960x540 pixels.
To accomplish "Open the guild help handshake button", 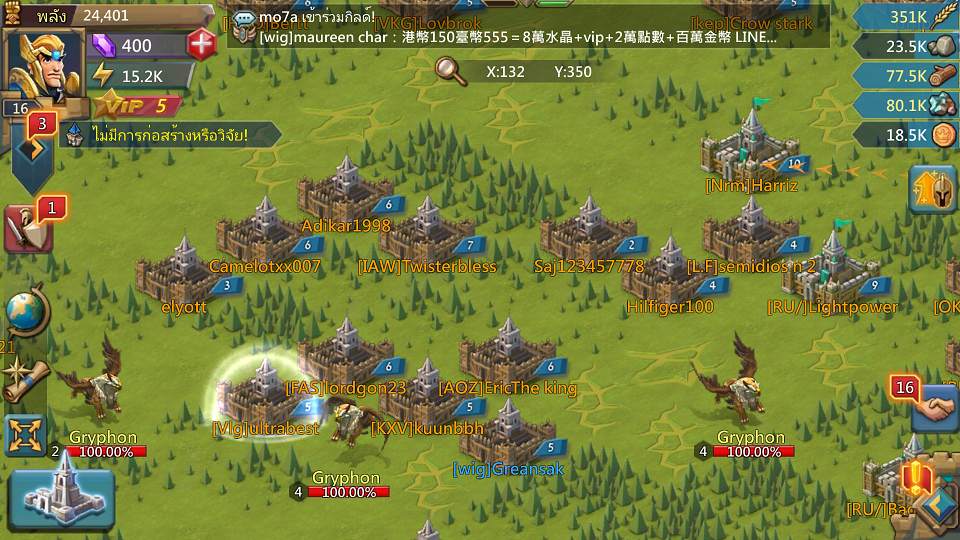I will (936, 408).
